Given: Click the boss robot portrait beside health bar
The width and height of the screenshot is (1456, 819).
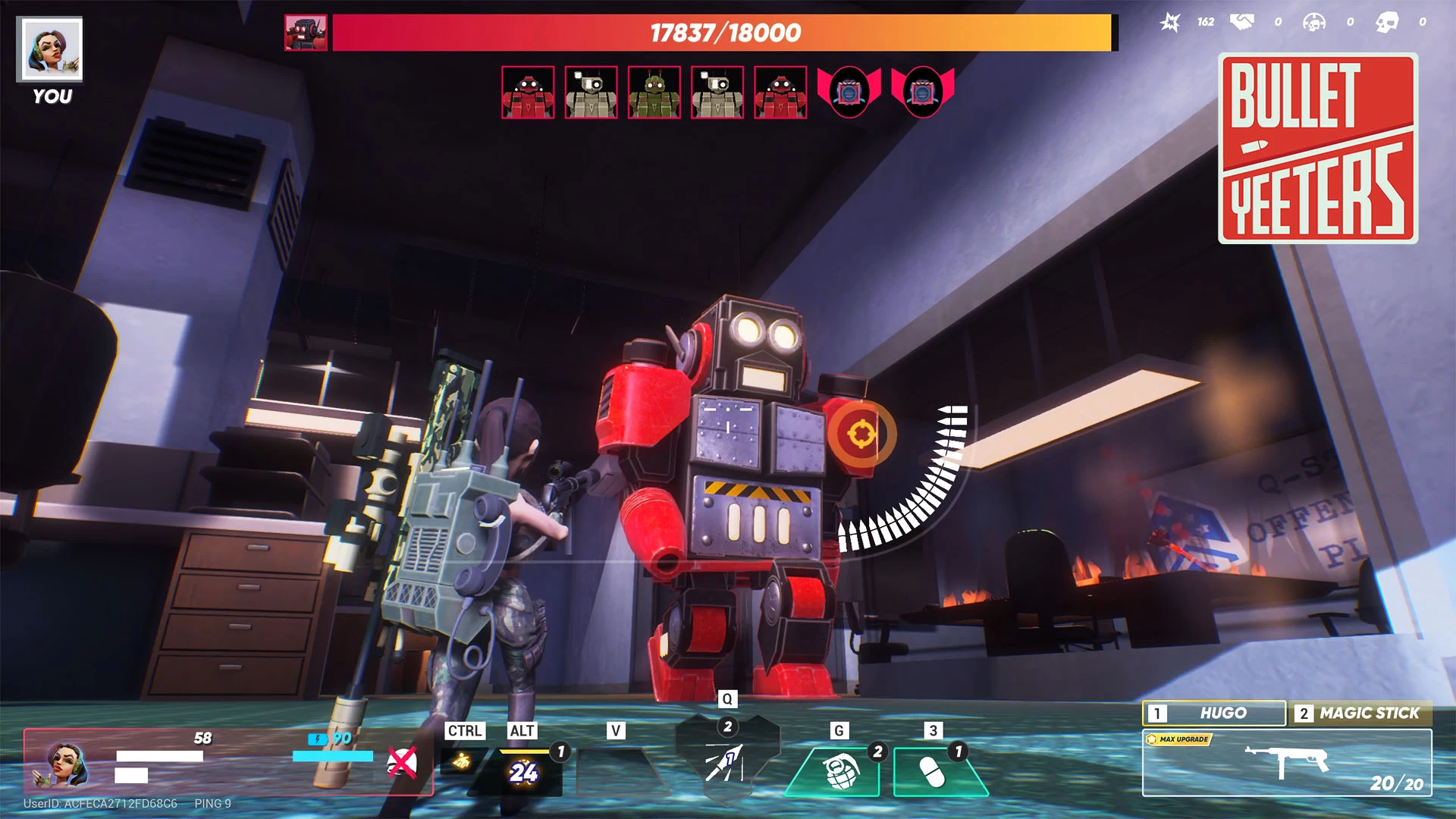Looking at the screenshot, I should click(x=306, y=33).
